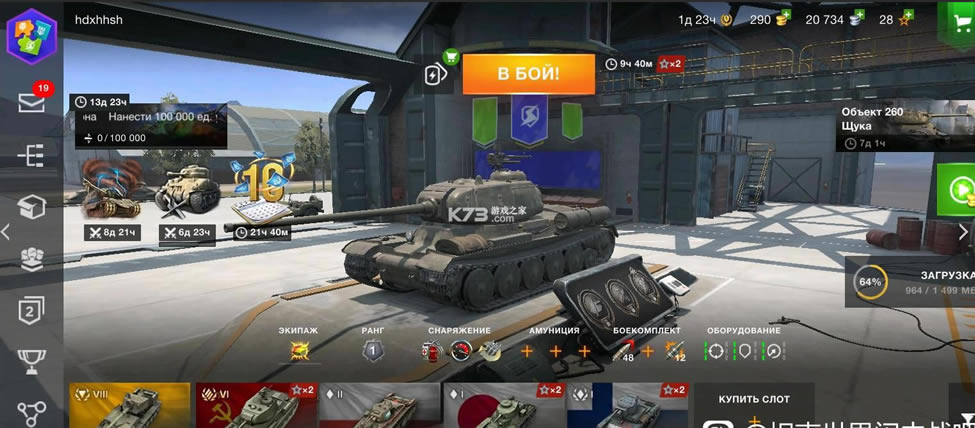Open the ЭКИПАЖ crew icon
The width and height of the screenshot is (975, 428).
299,350
